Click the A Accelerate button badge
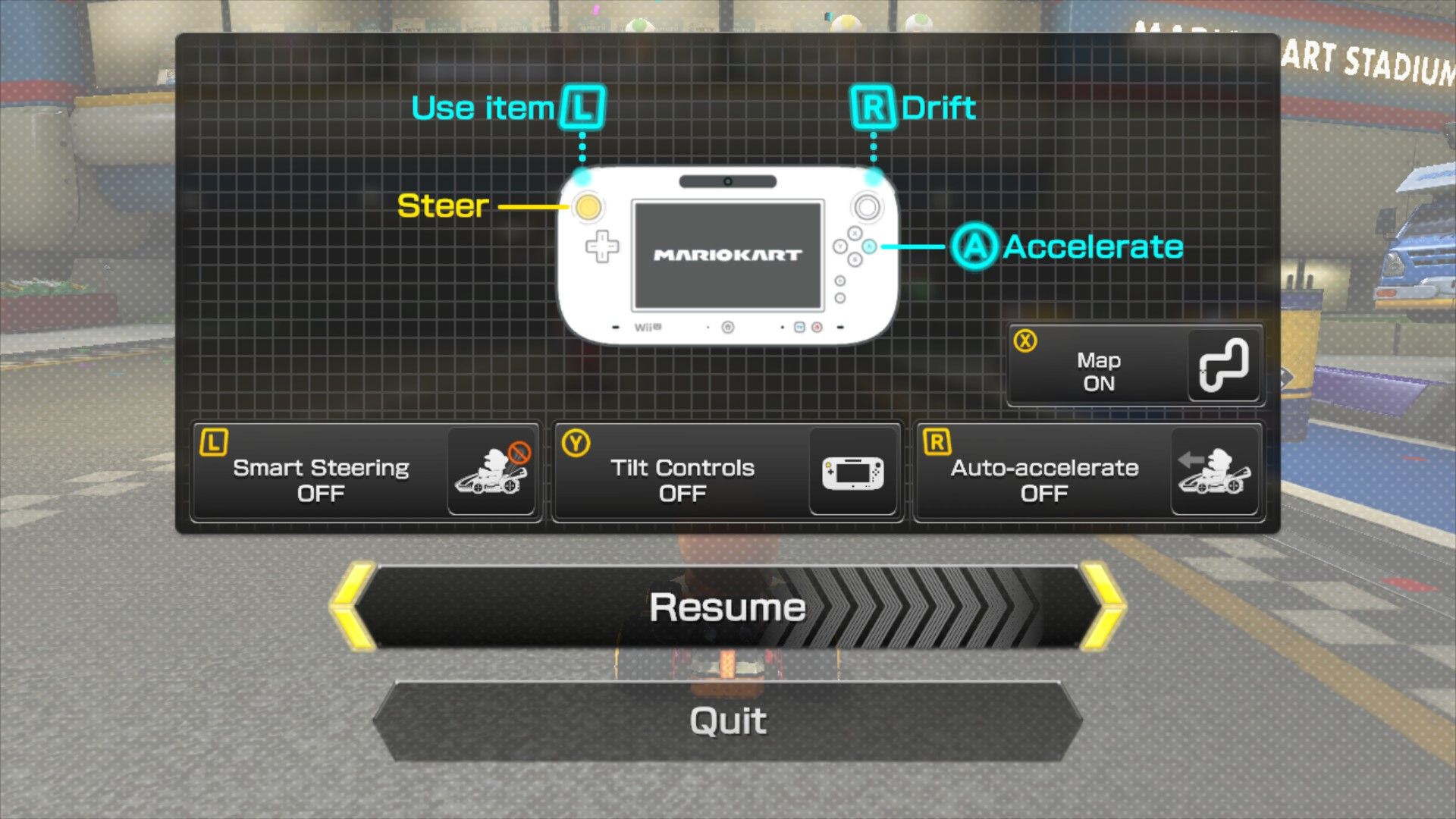This screenshot has width=1456, height=819. (x=976, y=246)
